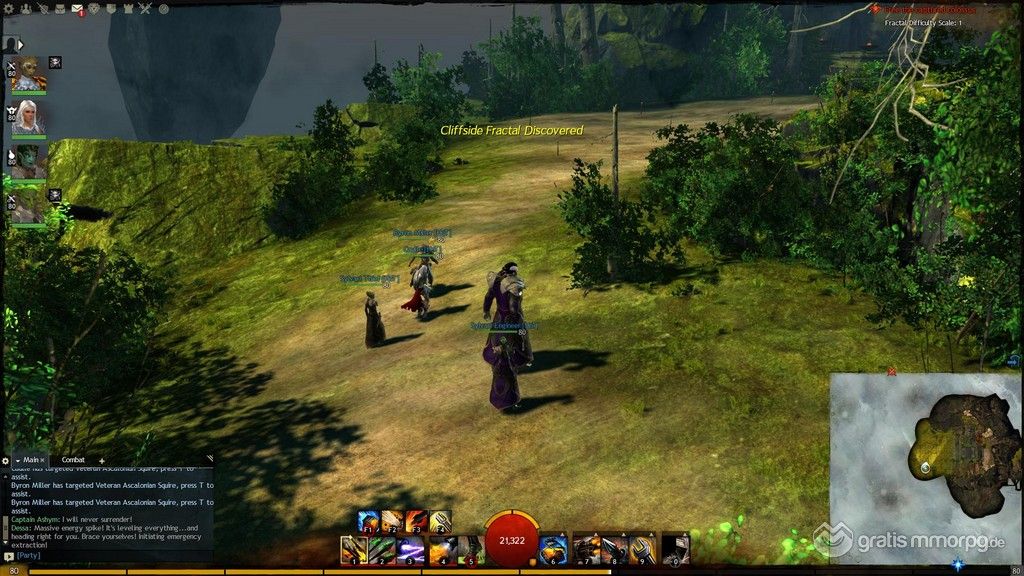
Task: Use the healing skill in slot 6
Action: (x=554, y=549)
